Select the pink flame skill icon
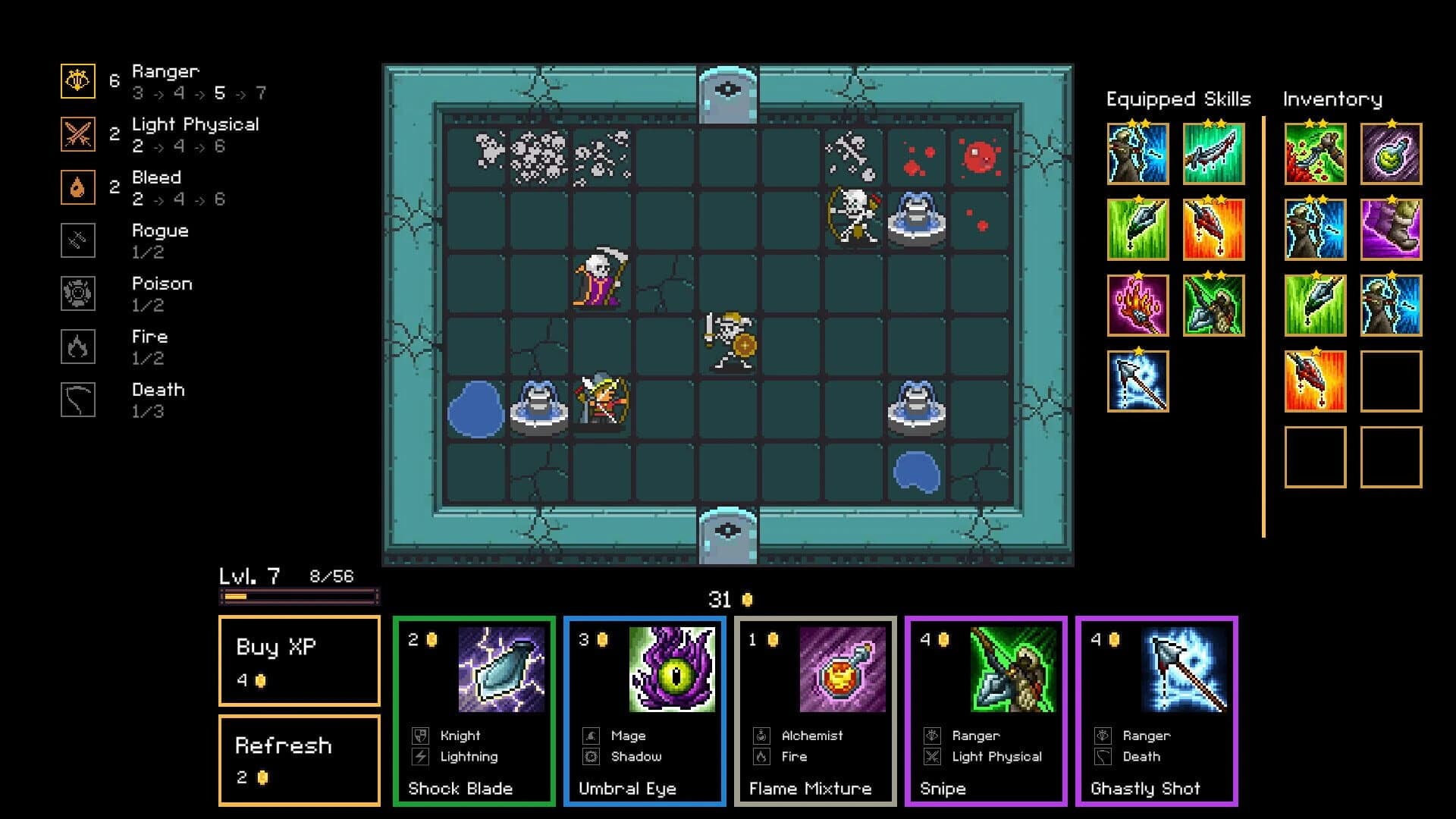Viewport: 1456px width, 819px height. coord(1137,305)
